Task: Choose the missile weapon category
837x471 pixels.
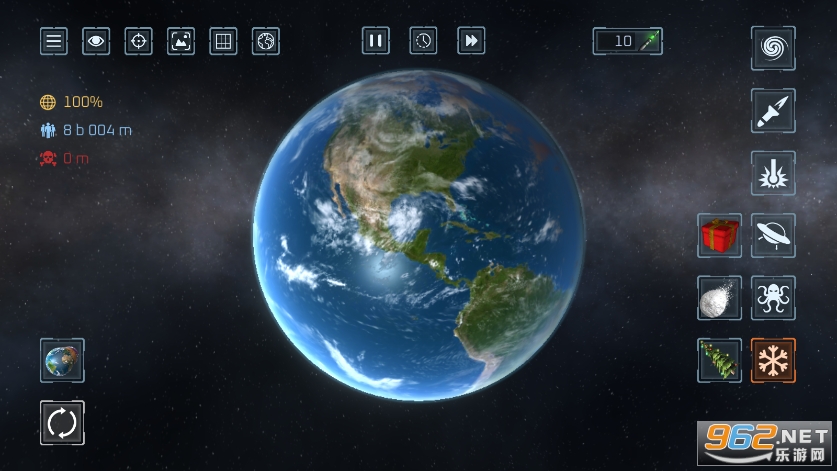Action: 773,111
